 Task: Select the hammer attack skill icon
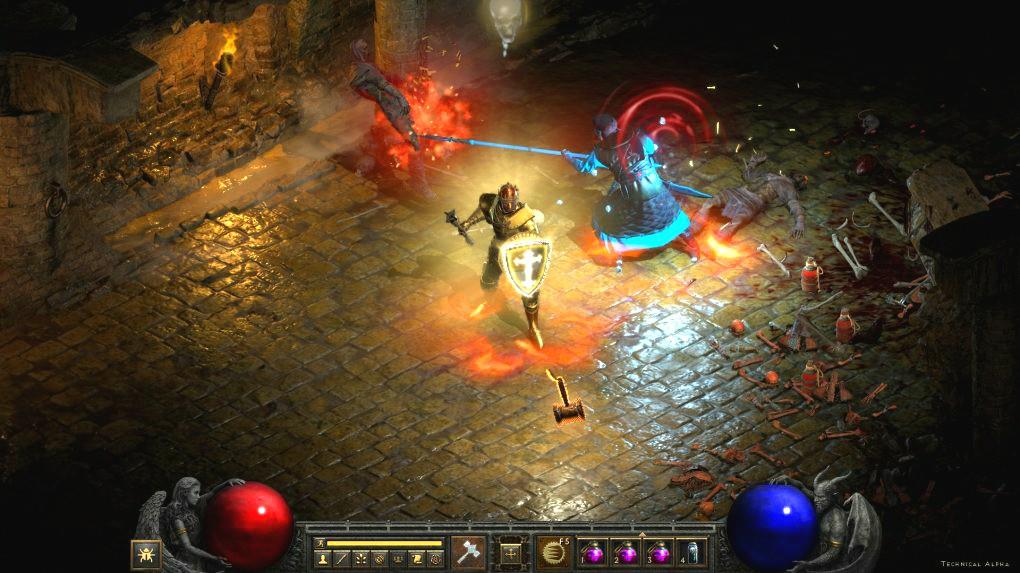tap(467, 551)
